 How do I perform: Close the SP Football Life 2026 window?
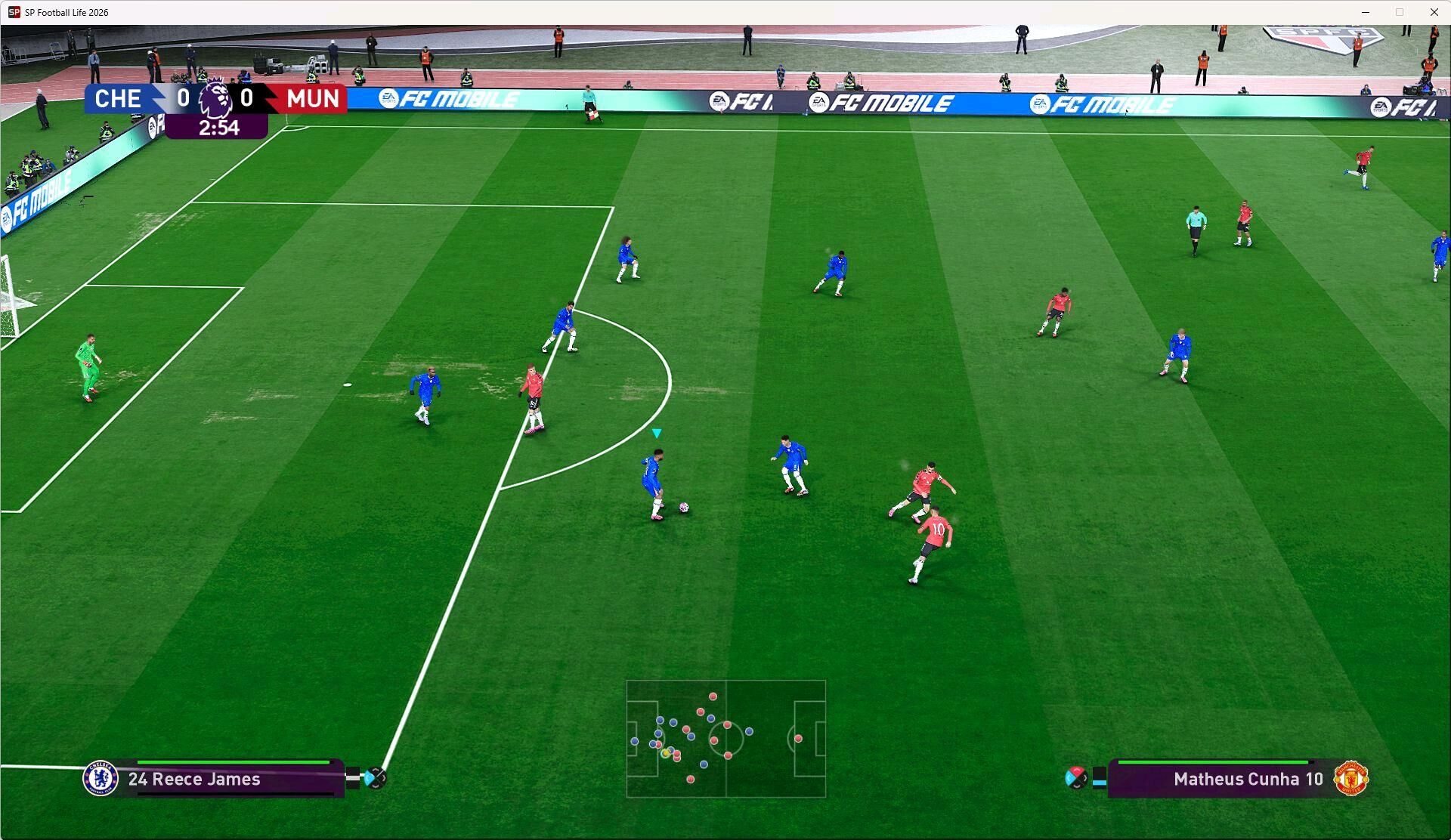pos(1434,12)
